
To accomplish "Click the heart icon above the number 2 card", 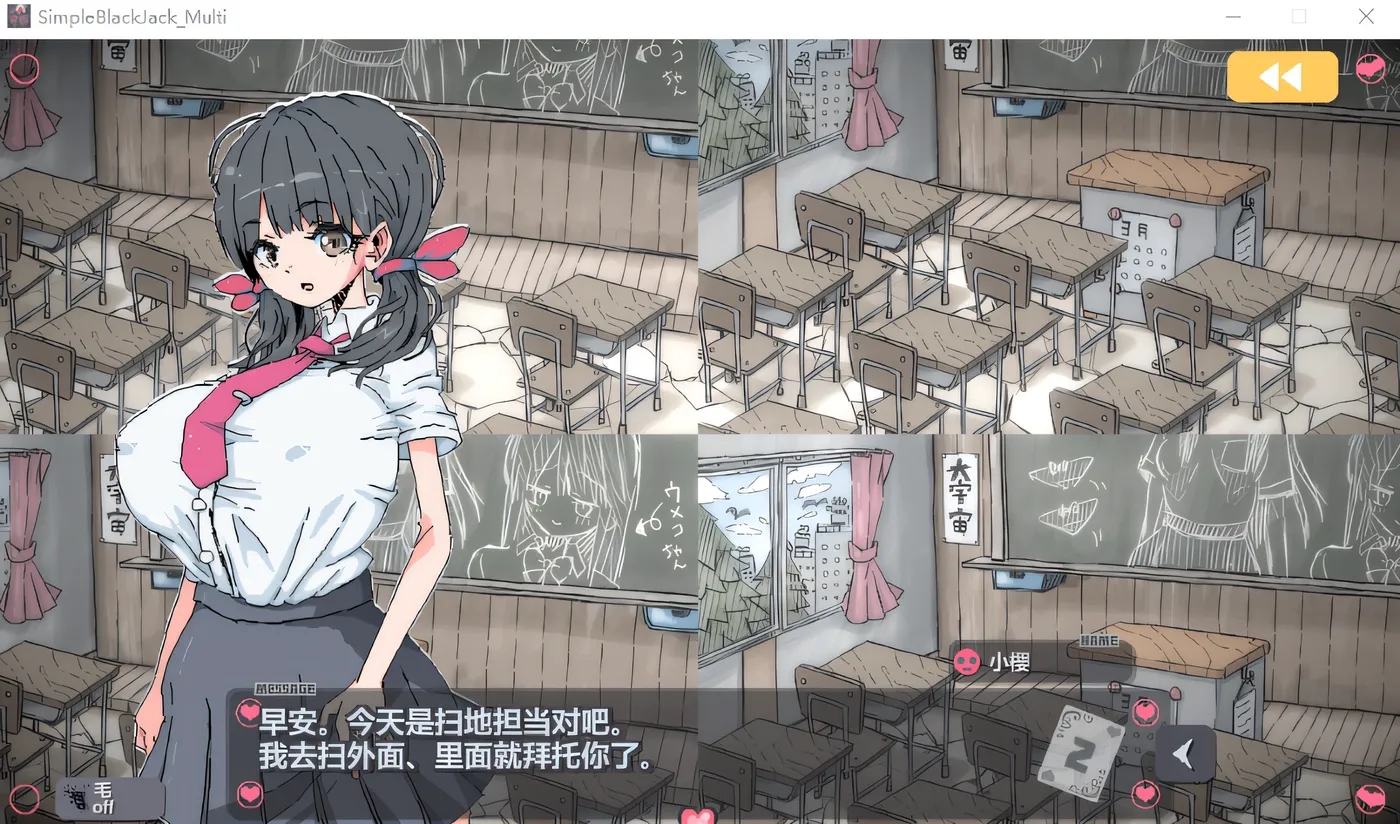I will [x=1145, y=712].
